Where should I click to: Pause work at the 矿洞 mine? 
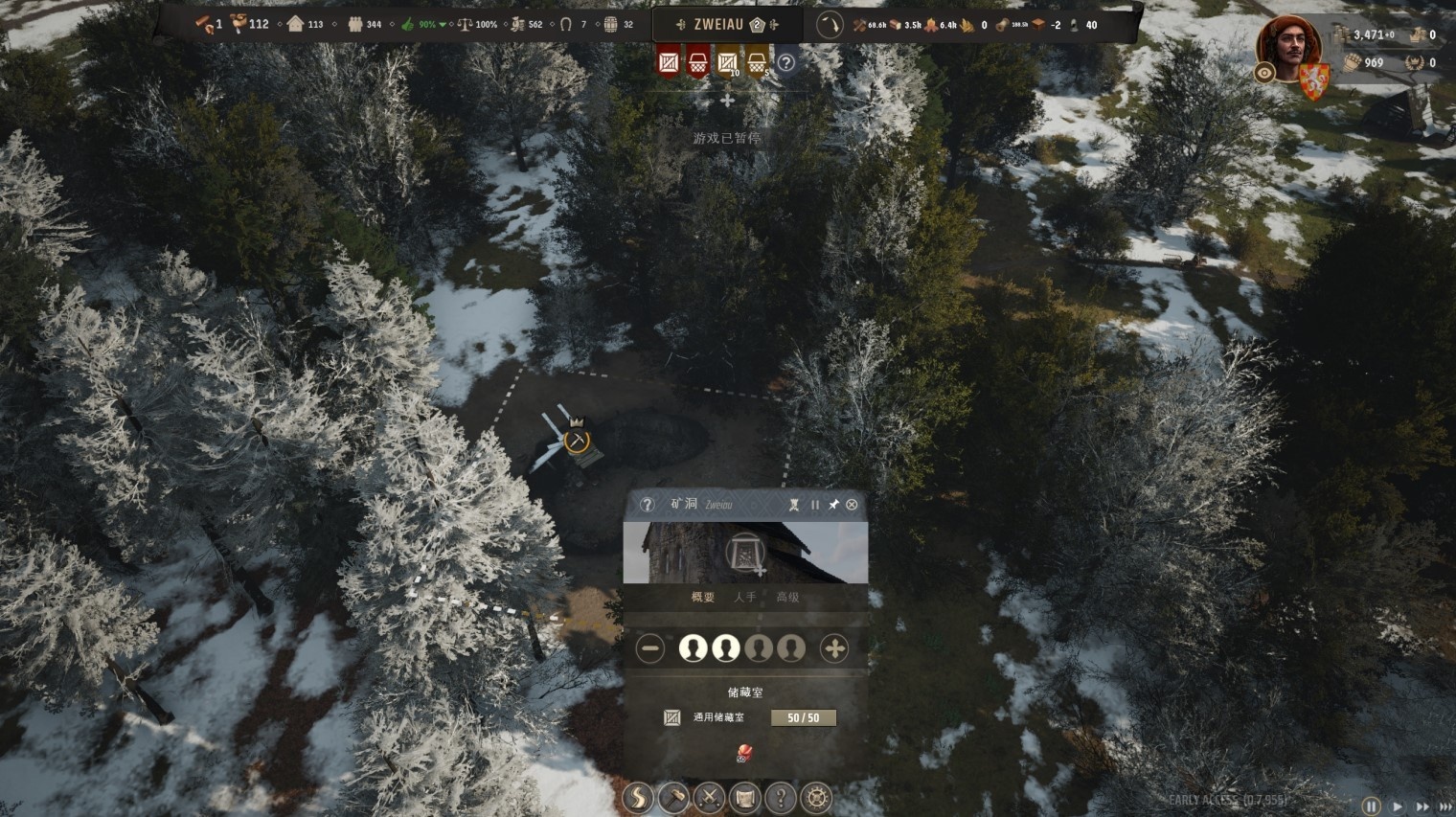815,505
